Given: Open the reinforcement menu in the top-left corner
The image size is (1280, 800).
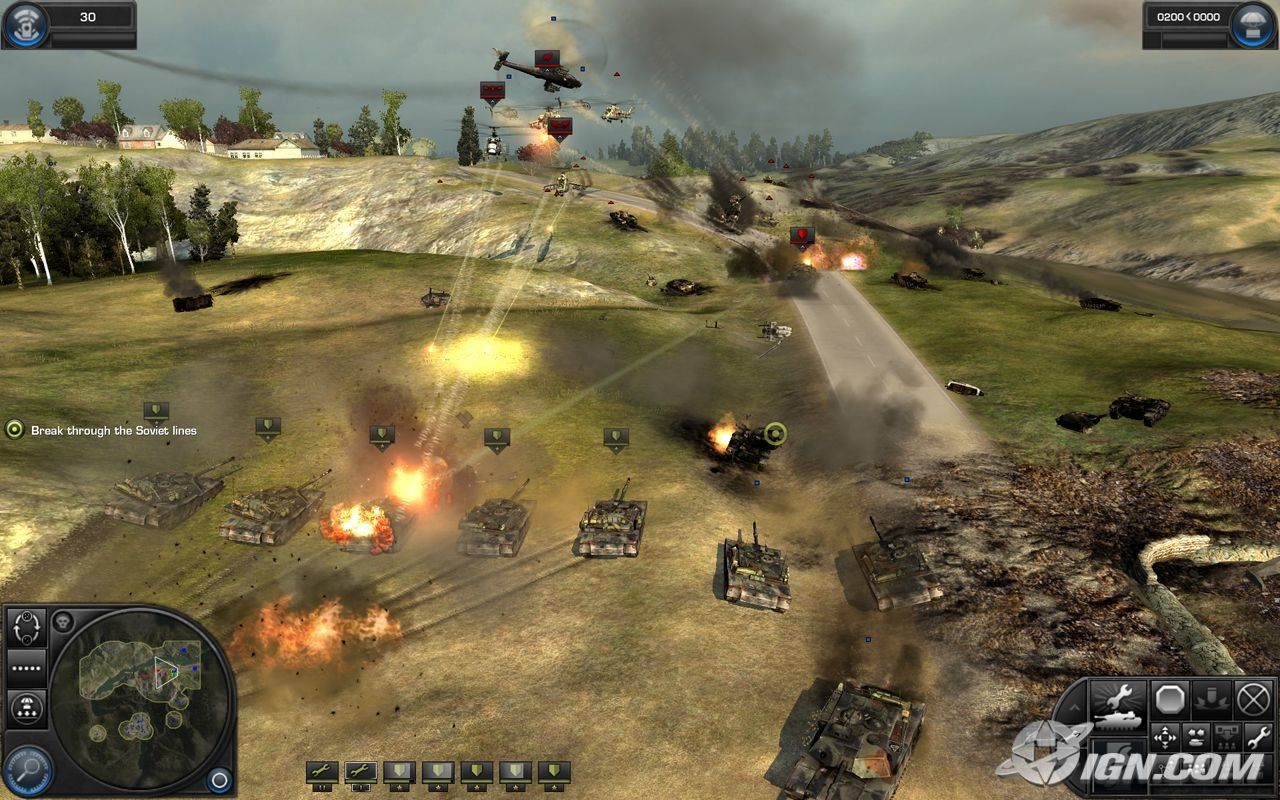Looking at the screenshot, I should [25, 24].
